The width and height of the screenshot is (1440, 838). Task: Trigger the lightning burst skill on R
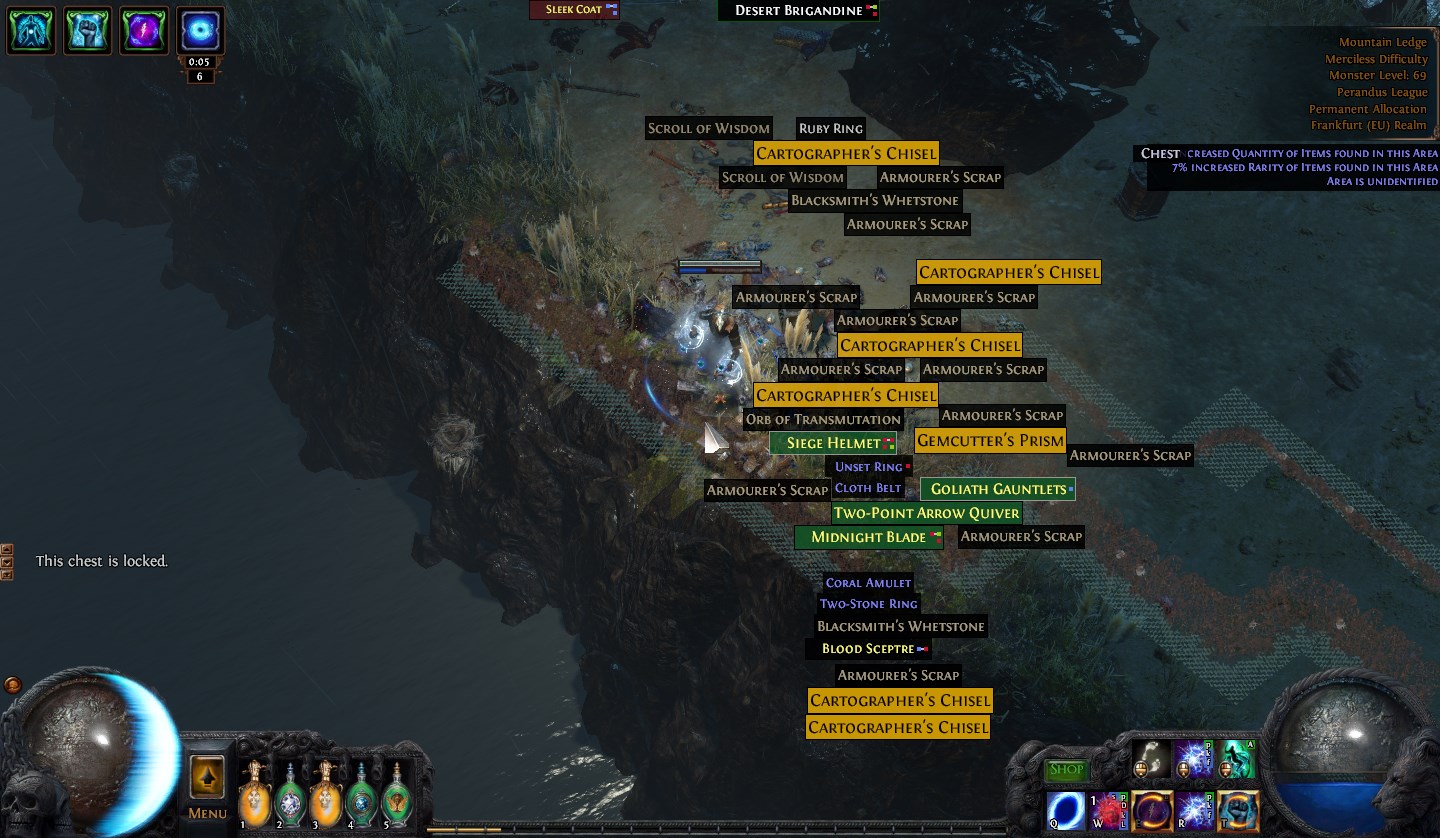[1195, 811]
